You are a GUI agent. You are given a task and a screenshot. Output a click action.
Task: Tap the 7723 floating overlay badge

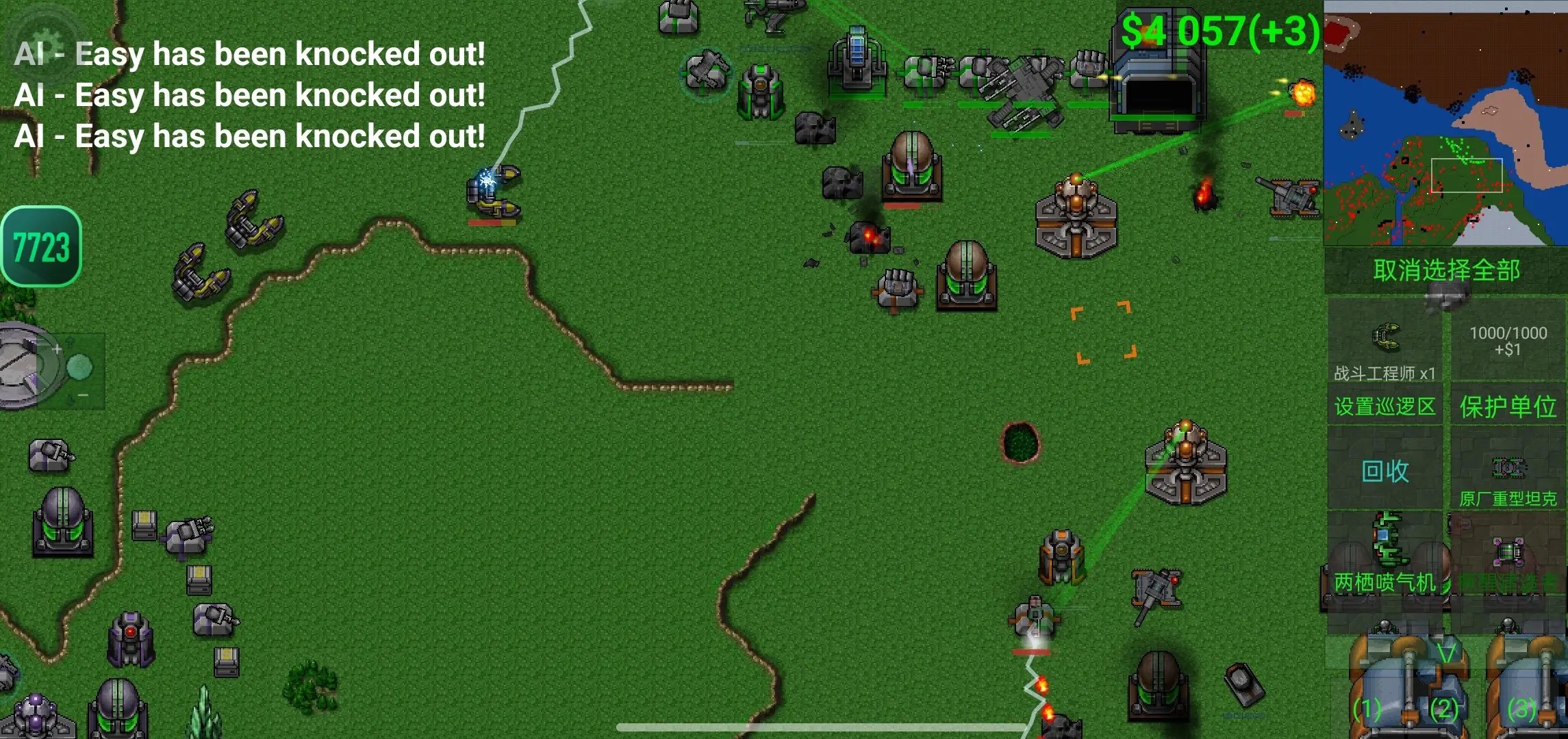point(41,246)
